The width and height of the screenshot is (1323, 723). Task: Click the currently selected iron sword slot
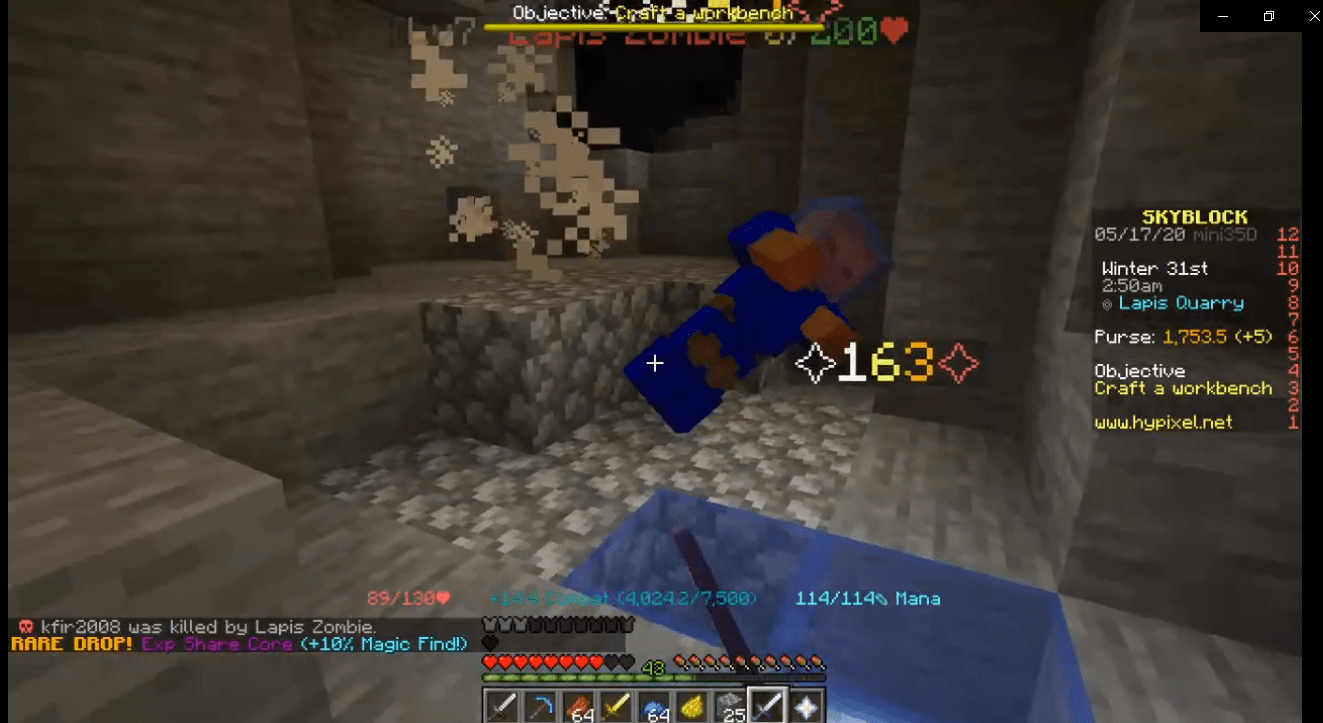(x=767, y=705)
